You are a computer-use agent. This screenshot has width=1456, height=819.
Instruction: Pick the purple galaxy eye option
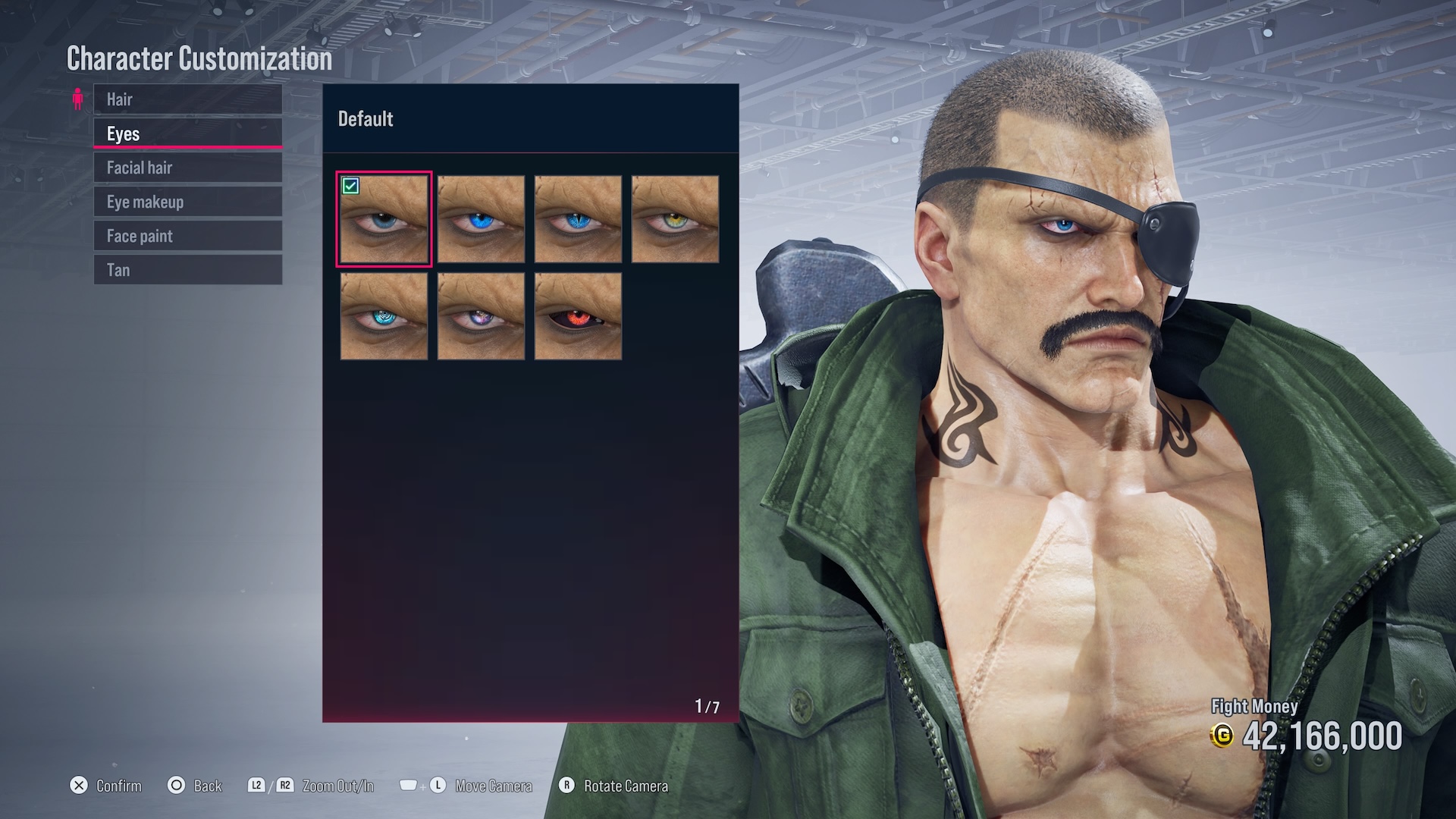(x=481, y=316)
